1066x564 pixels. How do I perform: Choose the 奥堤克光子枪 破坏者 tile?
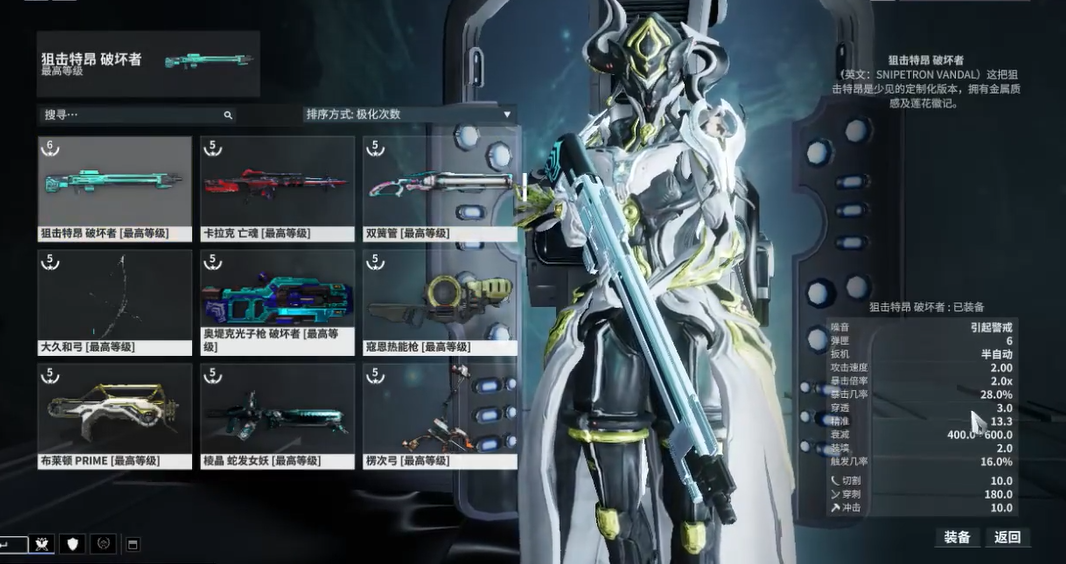pyautogui.click(x=277, y=302)
